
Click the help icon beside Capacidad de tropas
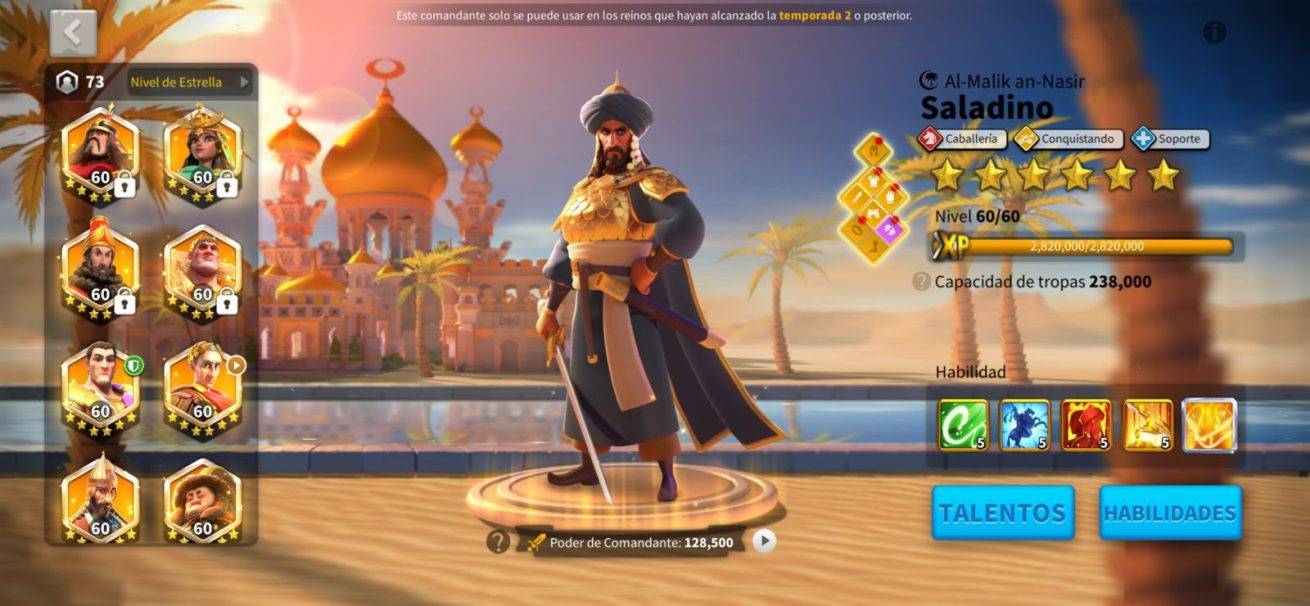(921, 282)
